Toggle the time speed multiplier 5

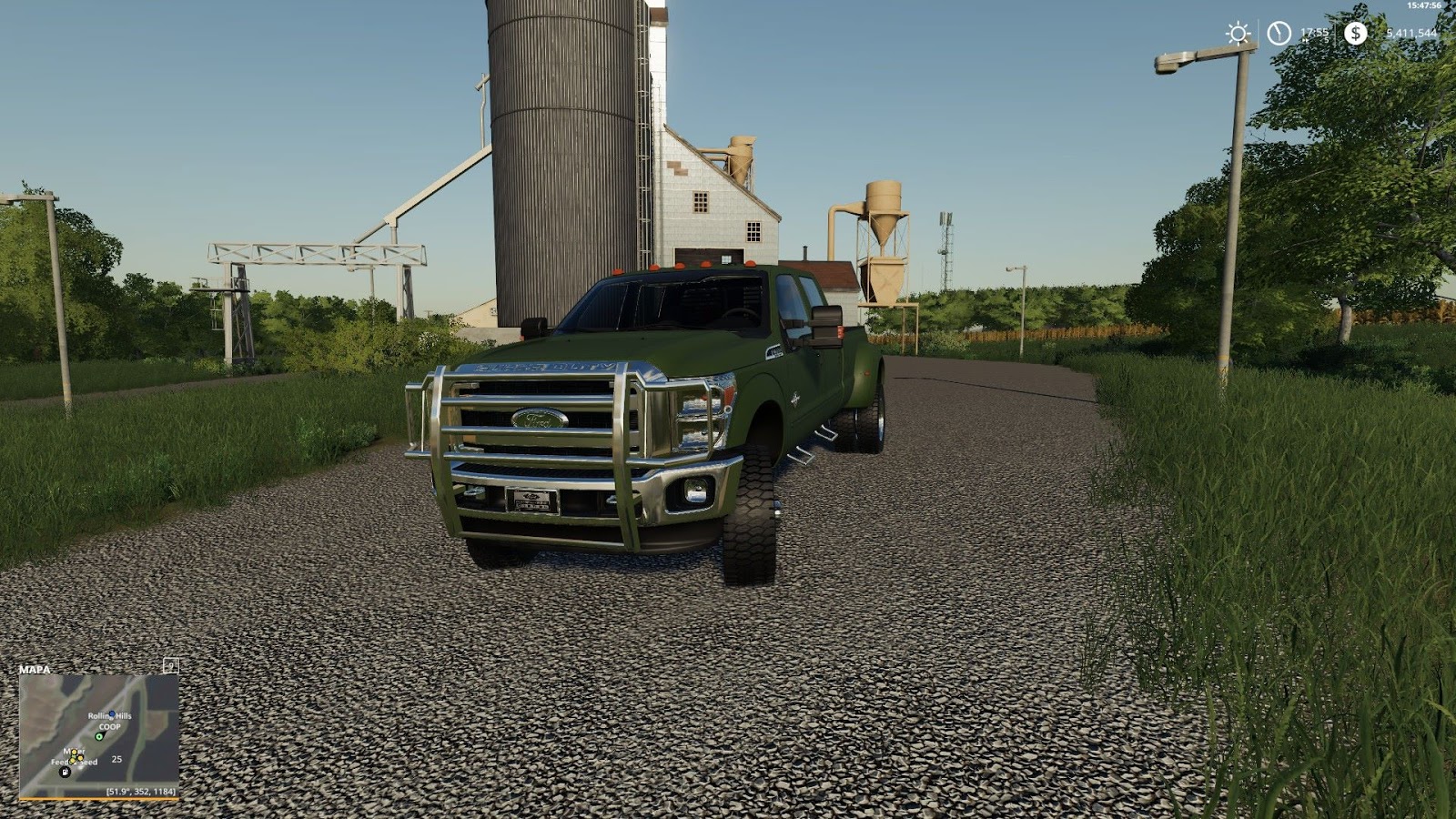[x=1326, y=40]
